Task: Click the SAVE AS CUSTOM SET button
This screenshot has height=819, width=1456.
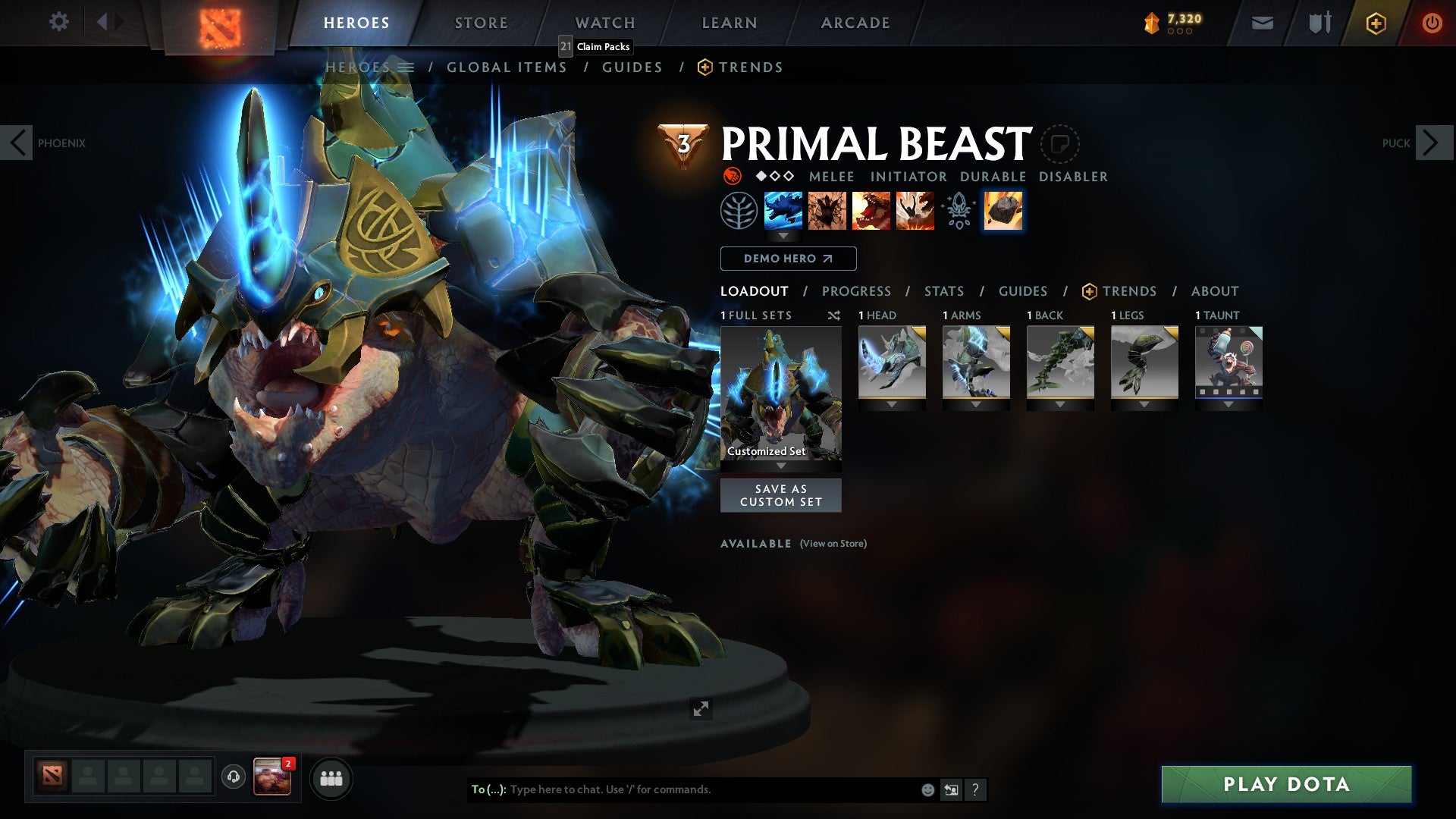Action: pos(781,495)
